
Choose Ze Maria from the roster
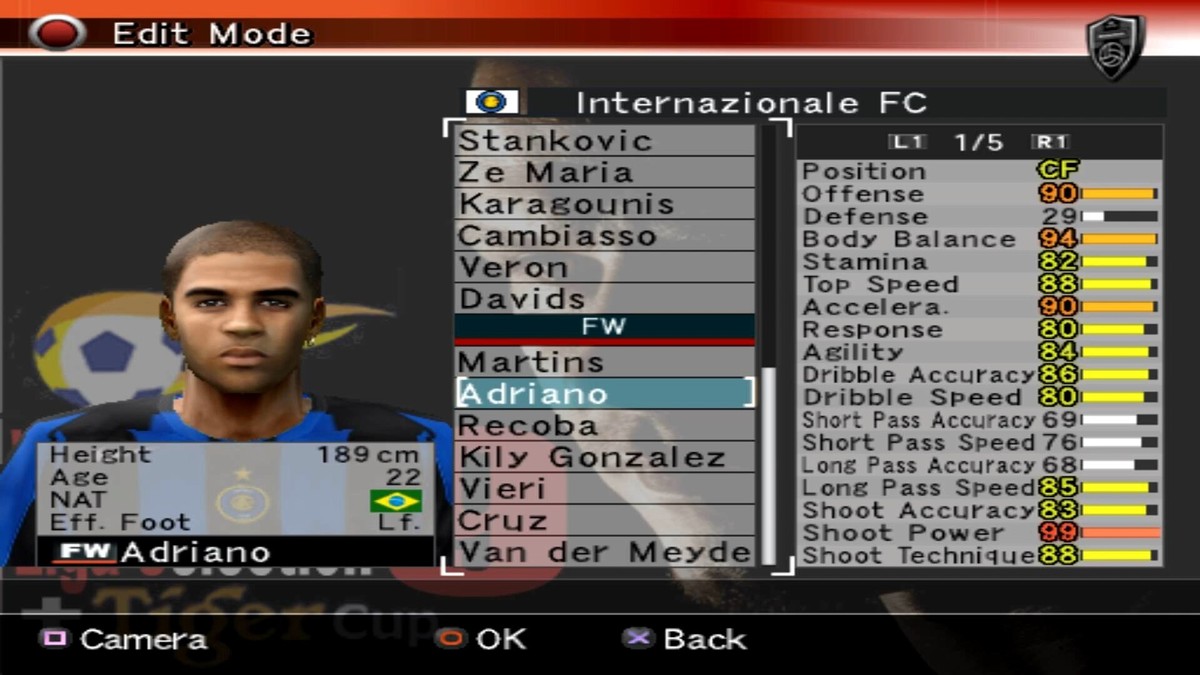604,172
